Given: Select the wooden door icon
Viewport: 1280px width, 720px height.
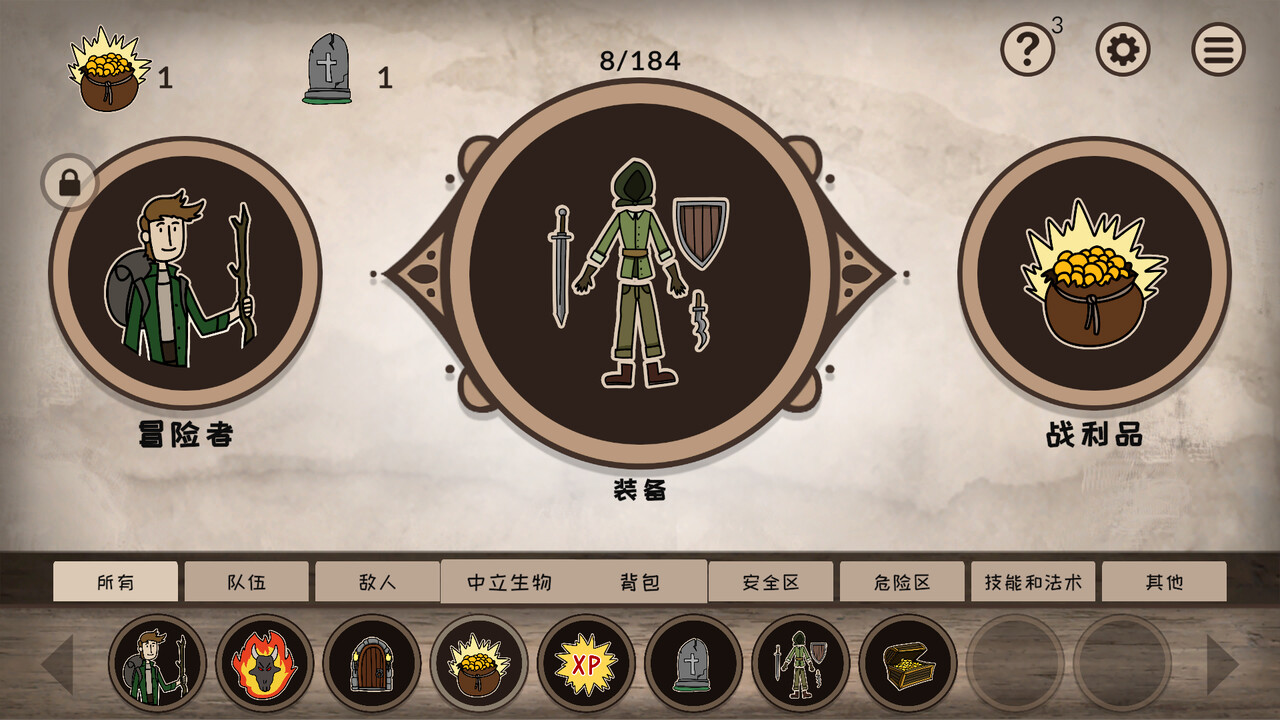Looking at the screenshot, I should coord(372,662).
